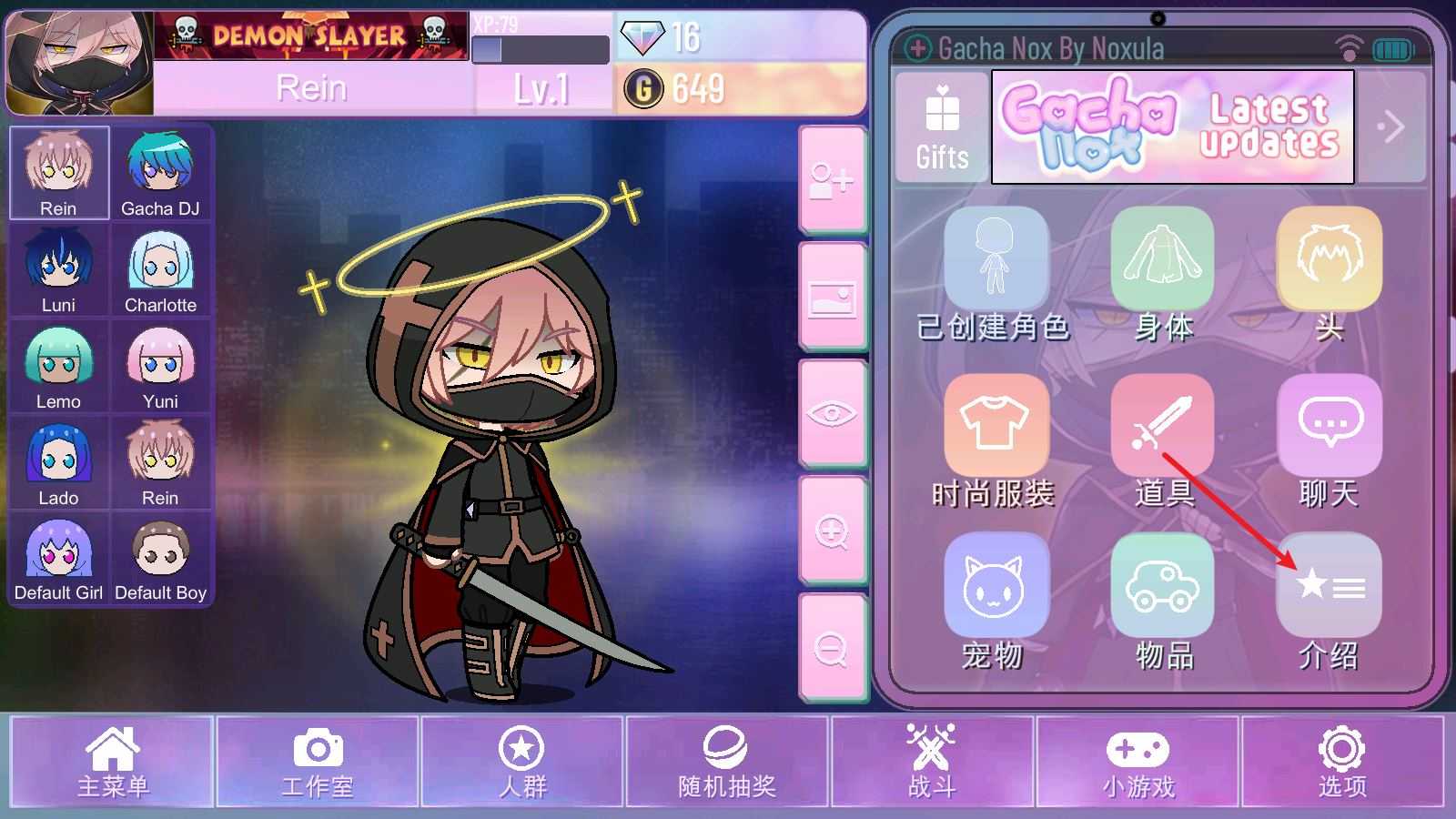The height and width of the screenshot is (819, 1456).
Task: Open 聊天 chat with the speech bubble icon
Action: 1328,425
